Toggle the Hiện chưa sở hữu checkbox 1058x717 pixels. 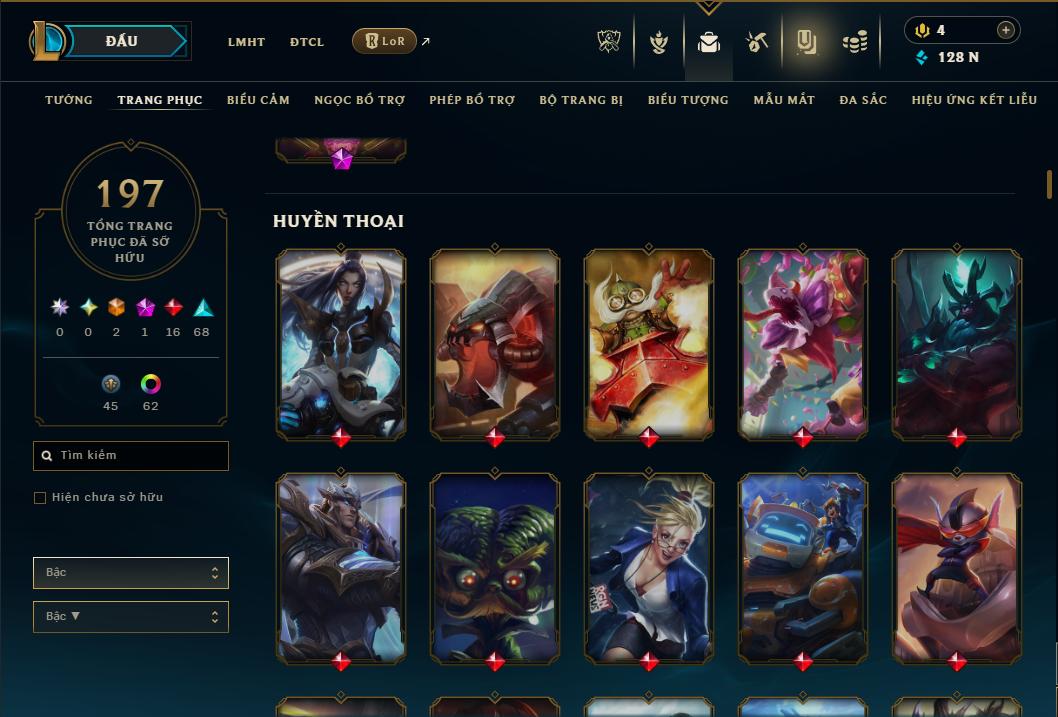point(40,498)
